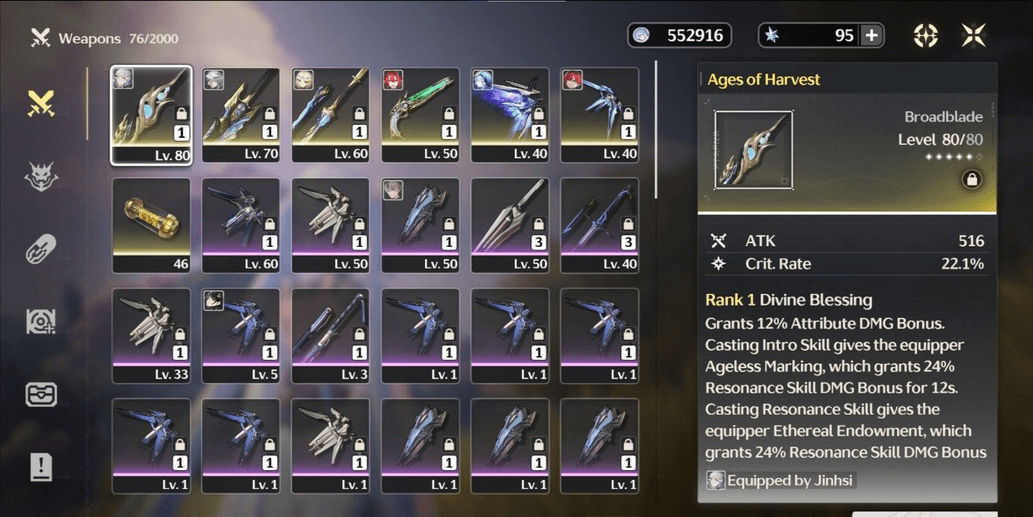The height and width of the screenshot is (517, 1033).
Task: Click the Shell Credit currency counter icon
Action: point(643,36)
